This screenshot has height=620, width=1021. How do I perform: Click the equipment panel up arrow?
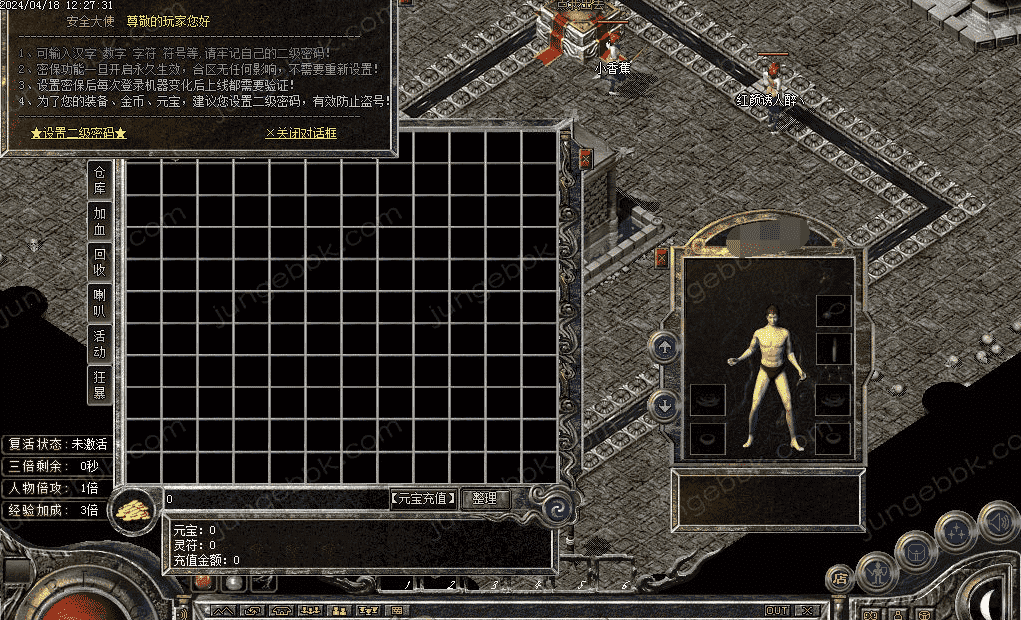coord(663,348)
